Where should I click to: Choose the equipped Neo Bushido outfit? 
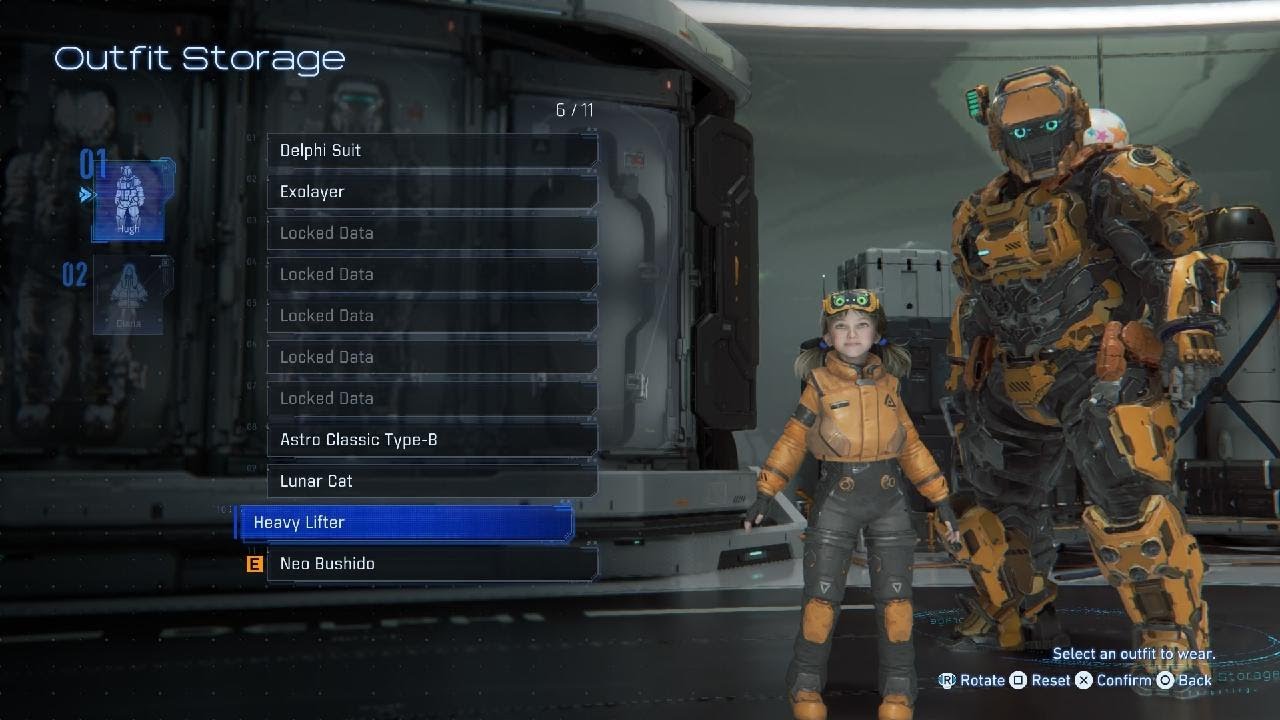[x=431, y=564]
